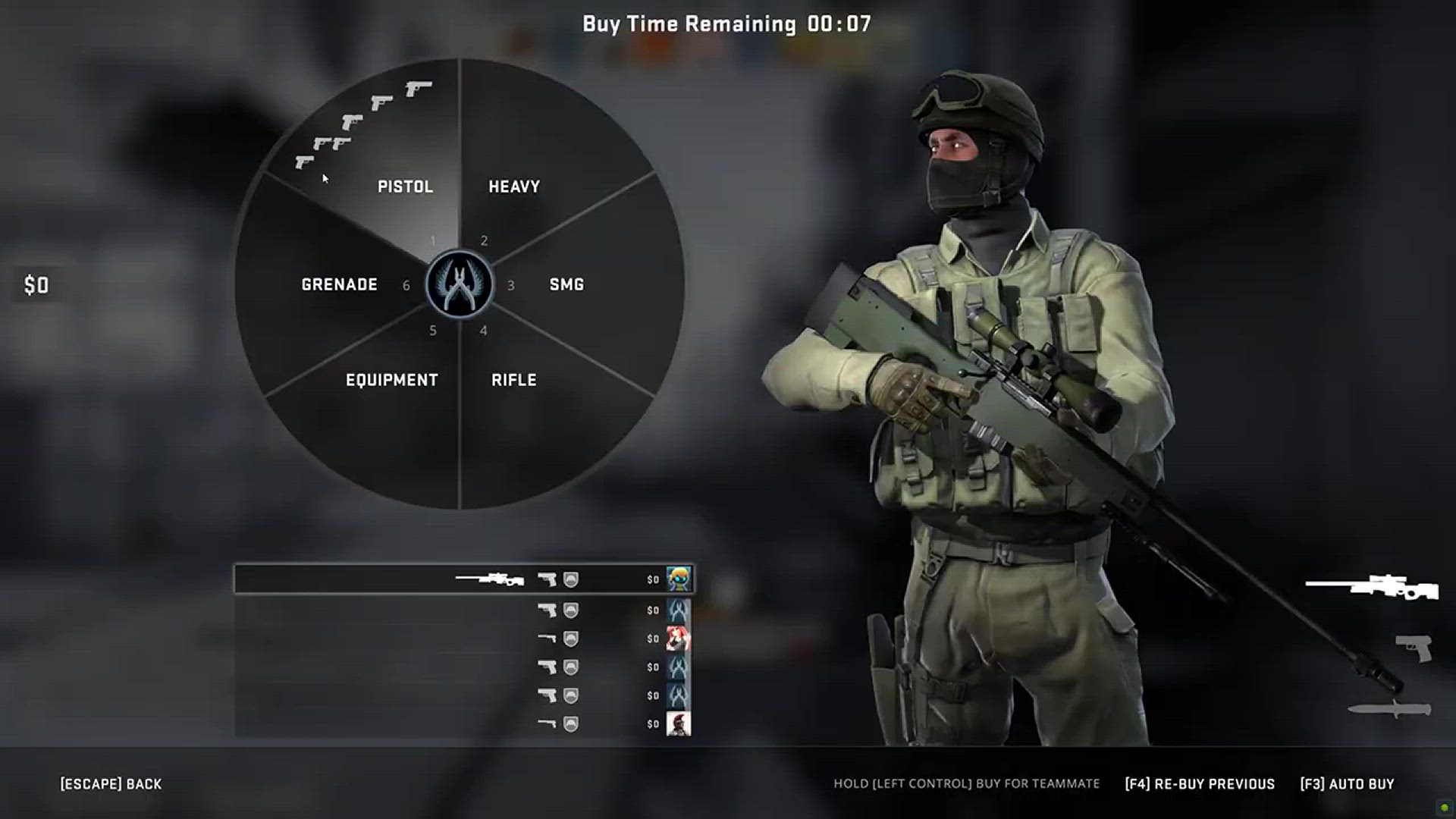Click the Escape Back button
This screenshot has width=1456, height=819.
coord(111,784)
